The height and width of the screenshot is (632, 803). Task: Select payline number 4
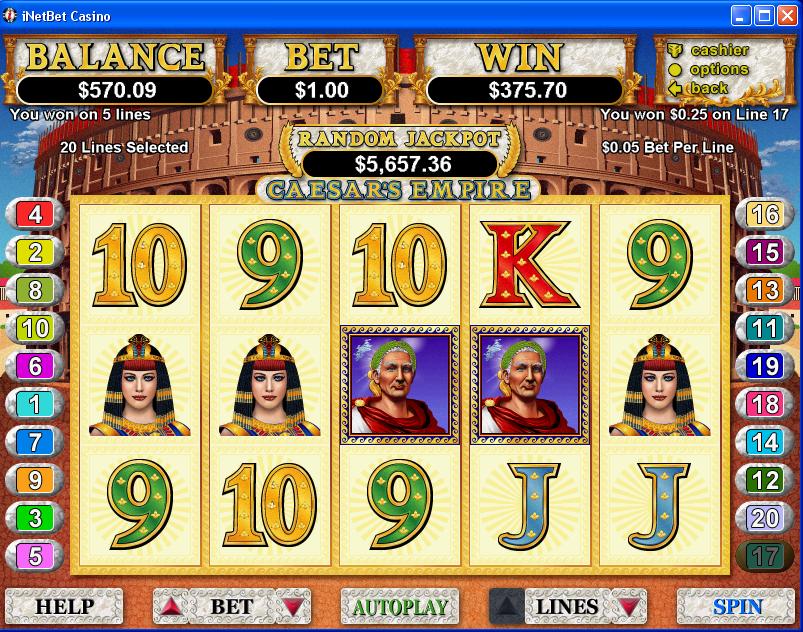click(35, 214)
